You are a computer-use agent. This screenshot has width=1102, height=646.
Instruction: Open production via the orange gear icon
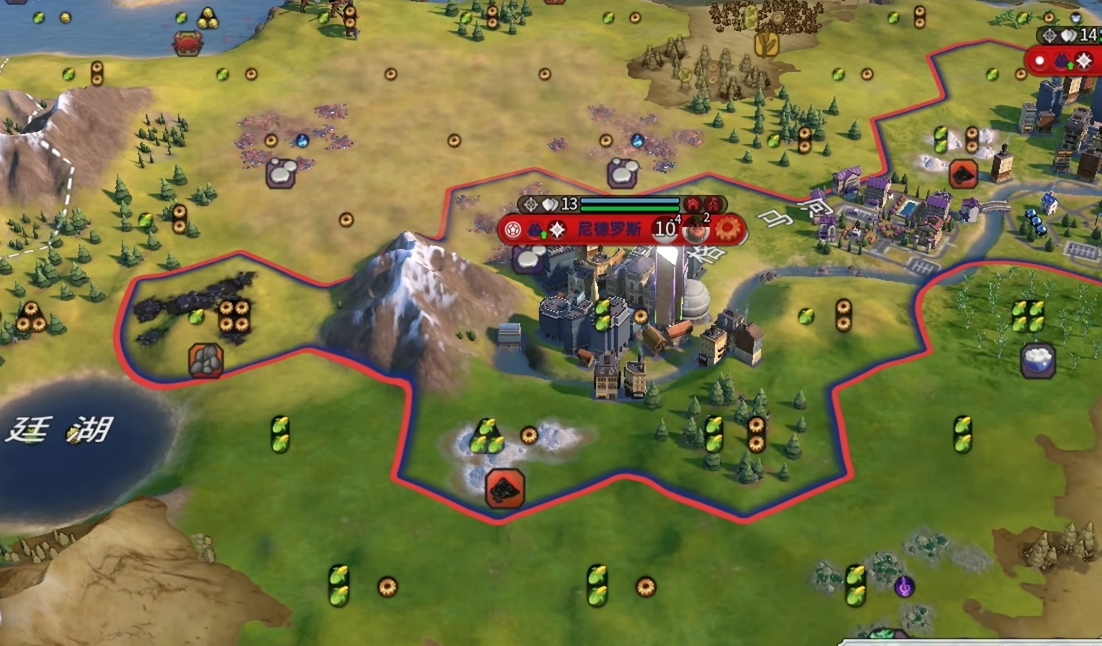coord(729,229)
